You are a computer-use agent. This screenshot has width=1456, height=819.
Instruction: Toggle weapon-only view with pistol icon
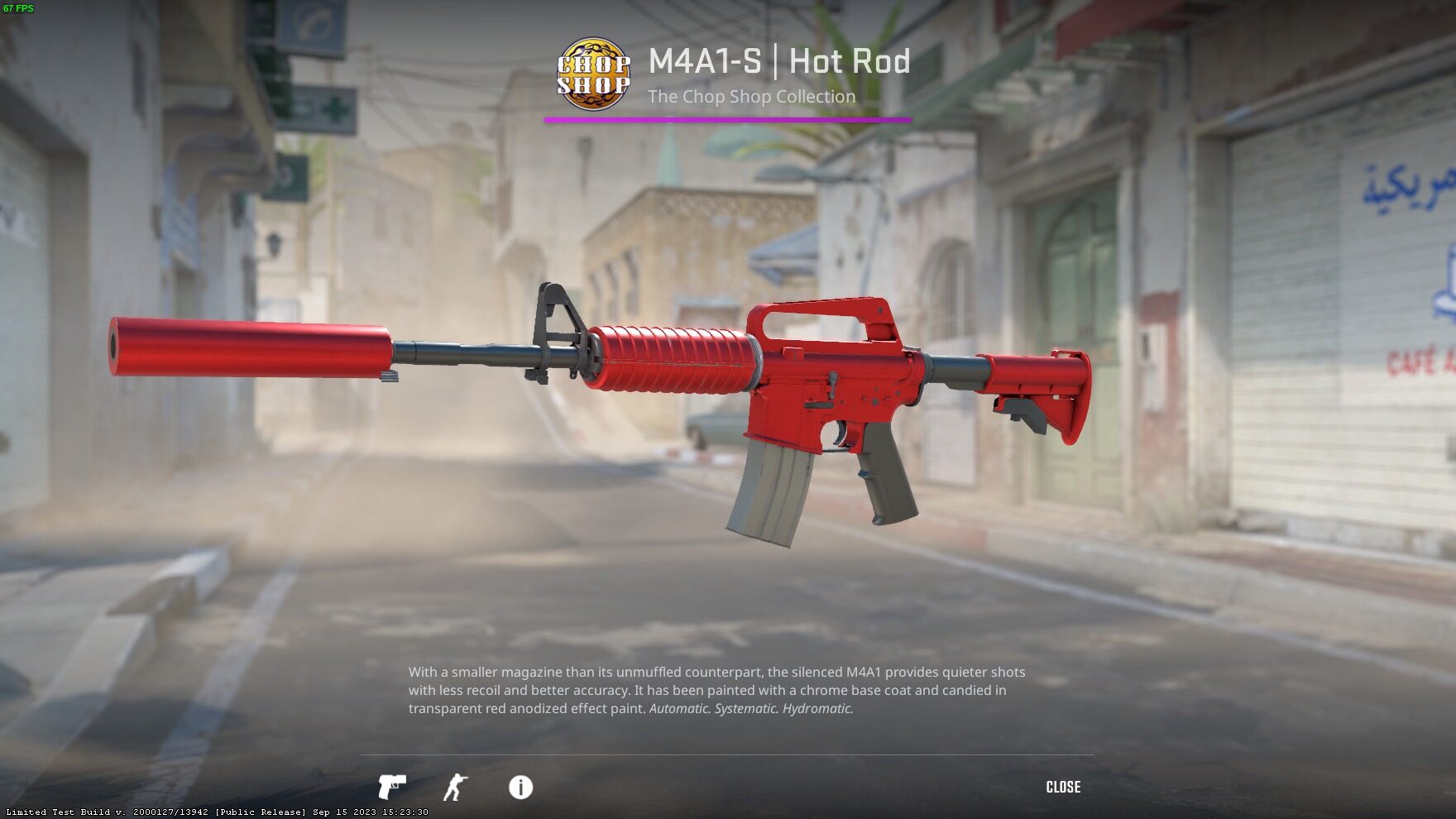[x=393, y=788]
